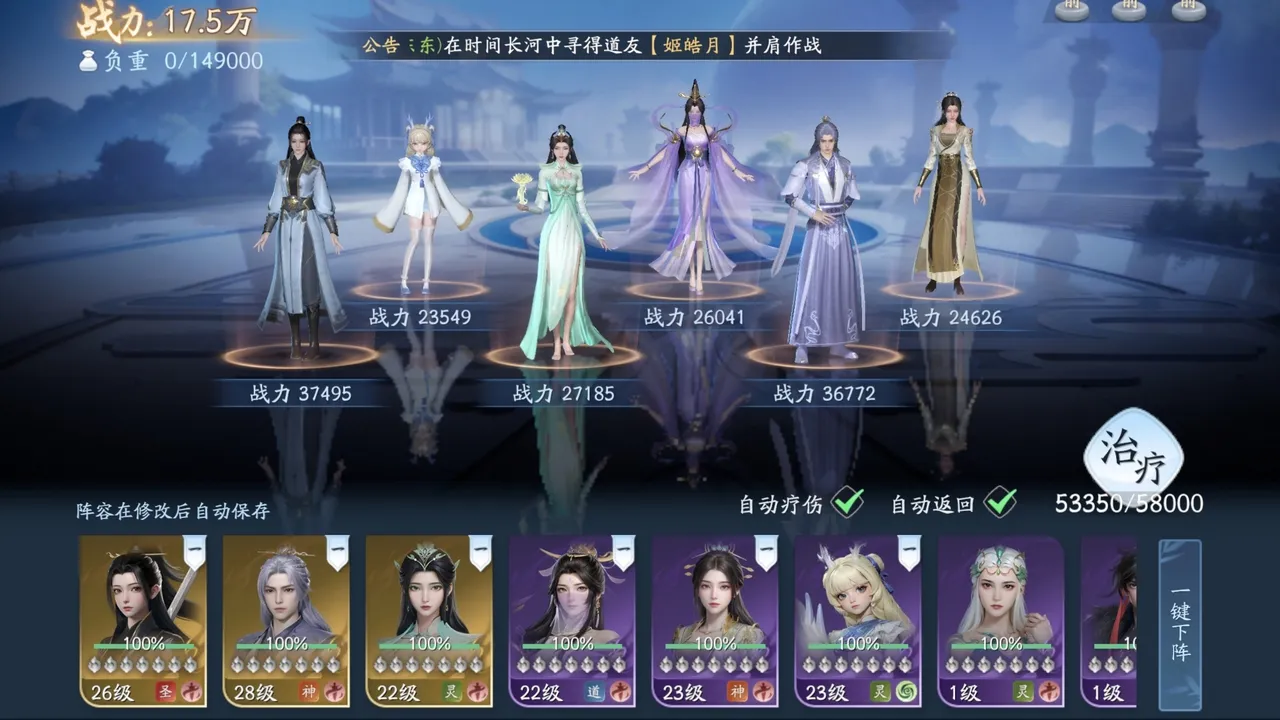The image size is (1280, 720).
Task: Click the 道 element icon on level 22 character
Action: tap(594, 690)
